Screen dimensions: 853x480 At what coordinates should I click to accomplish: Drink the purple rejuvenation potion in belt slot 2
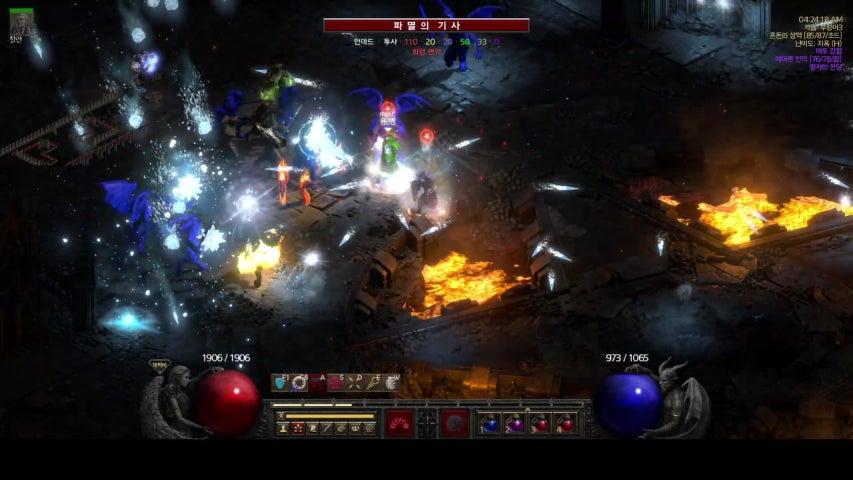pyautogui.click(x=515, y=423)
